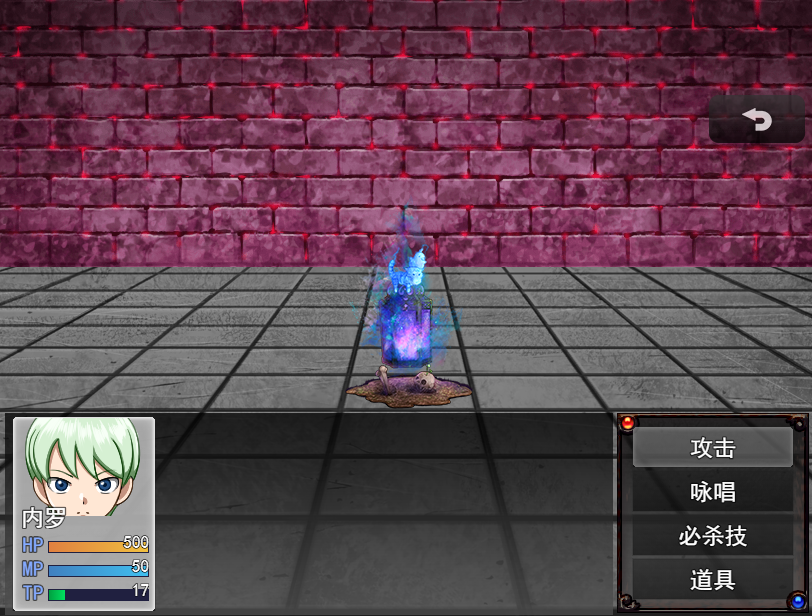Click the back arrow button
Screen dimensions: 812x616
pyautogui.click(x=757, y=120)
